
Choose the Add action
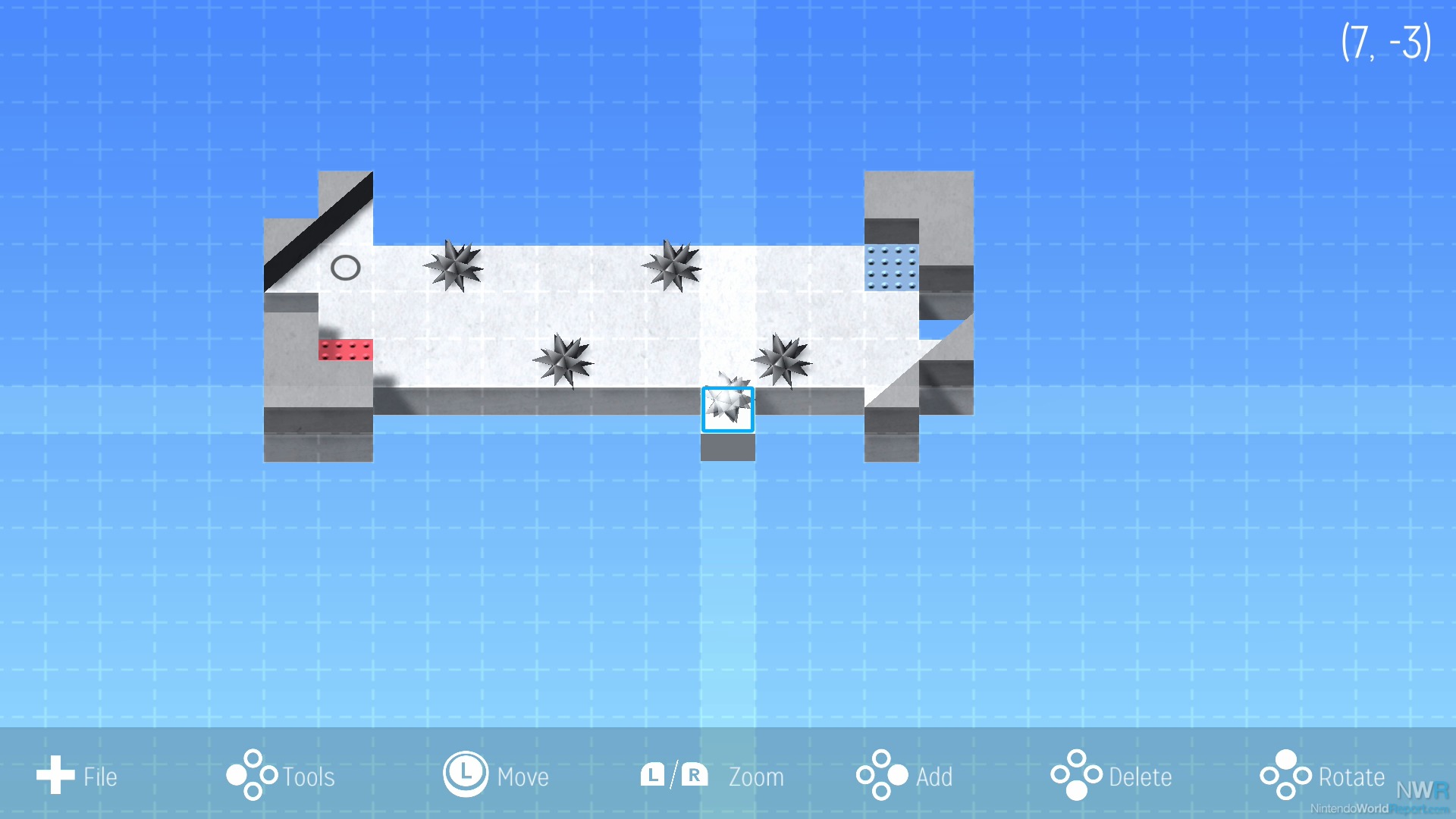[x=905, y=776]
